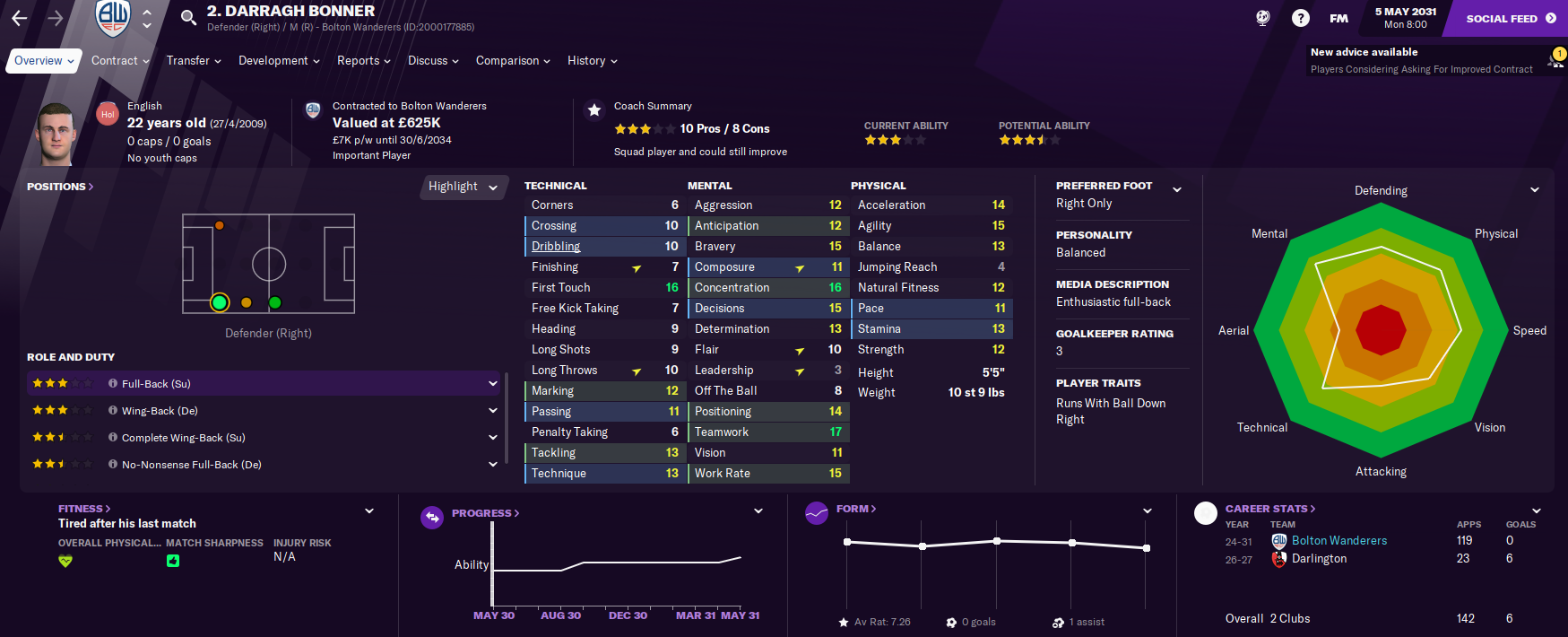Show the Discuss menu options
The width and height of the screenshot is (1568, 637).
(x=433, y=61)
